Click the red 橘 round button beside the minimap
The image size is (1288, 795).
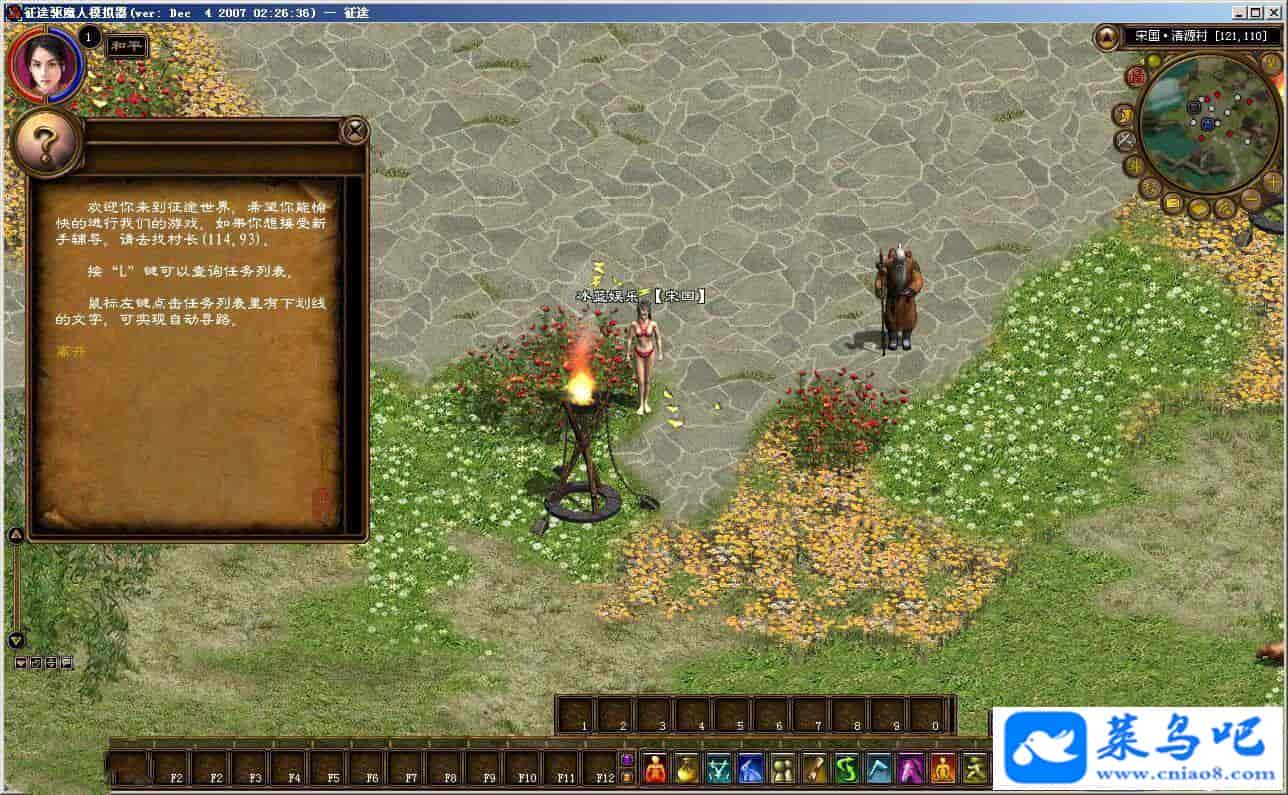click(1136, 76)
